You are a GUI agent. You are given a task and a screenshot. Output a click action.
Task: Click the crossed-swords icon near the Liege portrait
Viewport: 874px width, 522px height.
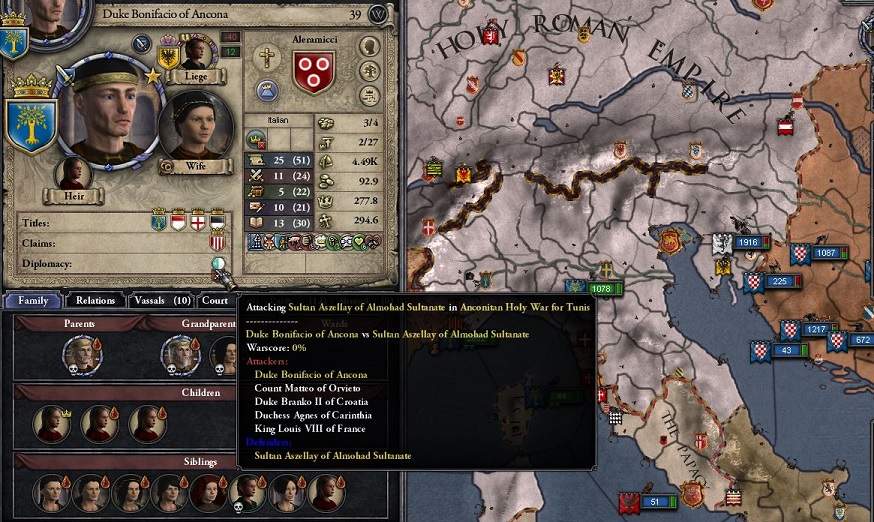pyautogui.click(x=142, y=43)
